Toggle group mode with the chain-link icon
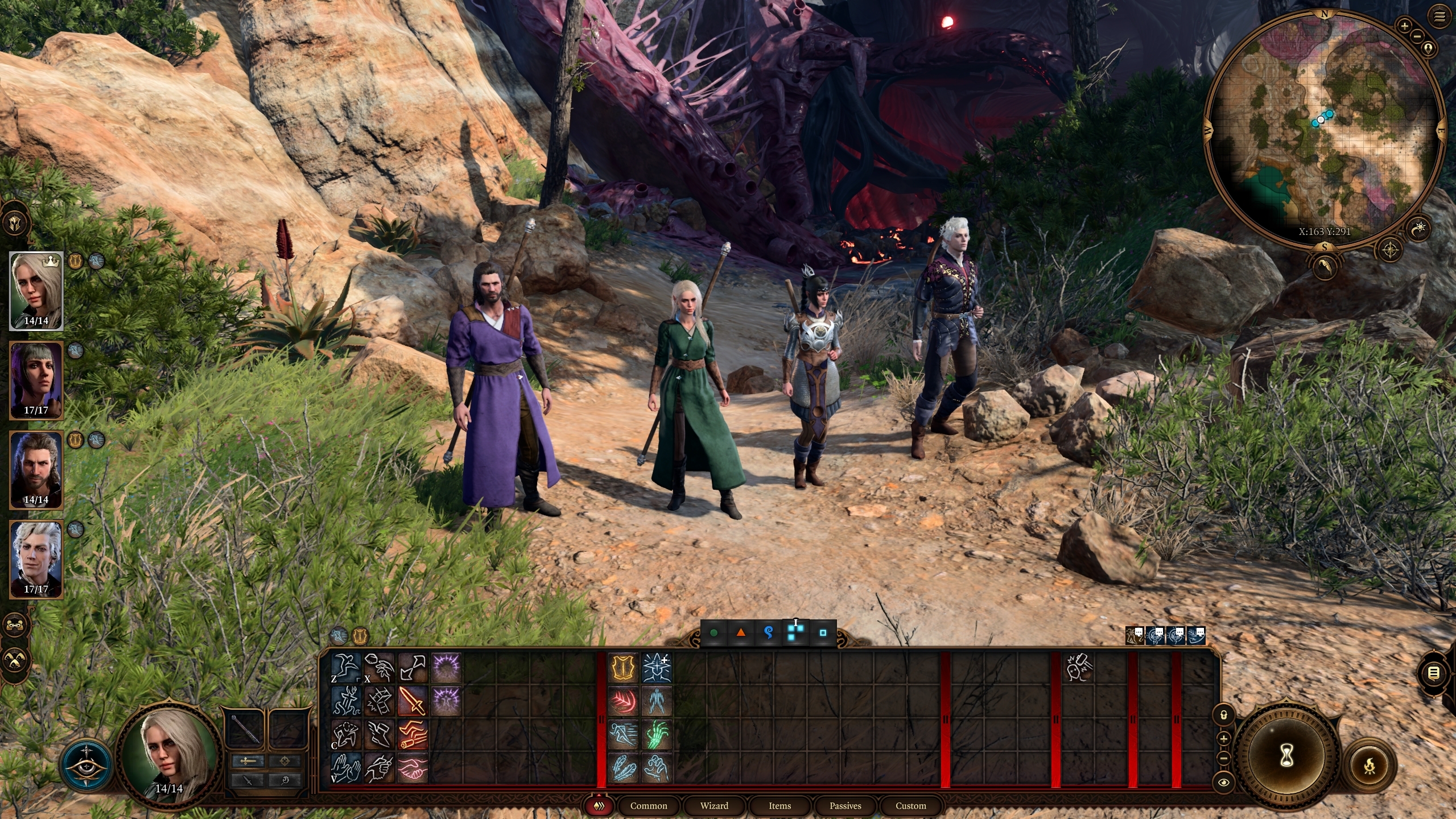 pyautogui.click(x=15, y=626)
